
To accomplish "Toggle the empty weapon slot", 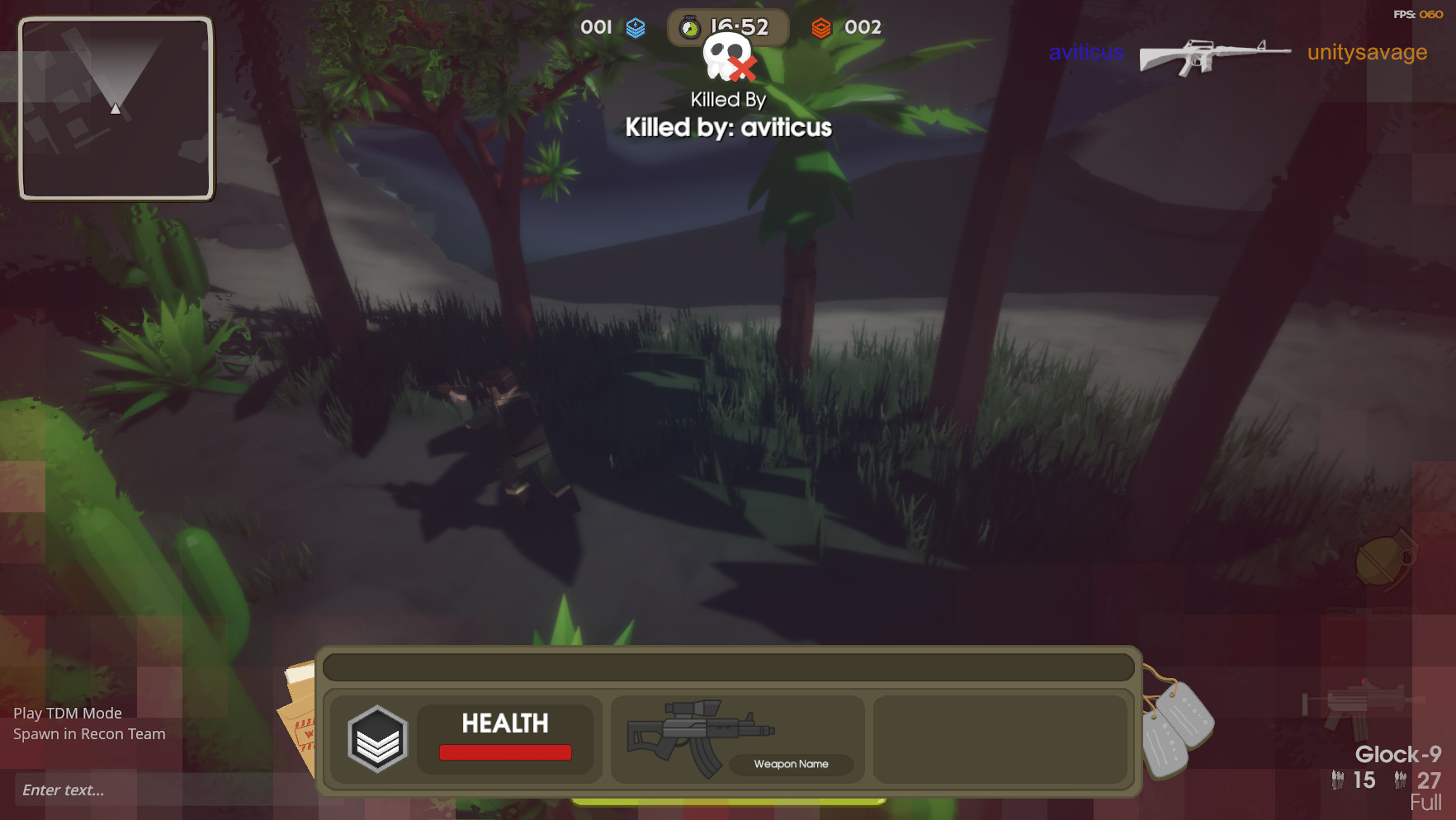I will pyautogui.click(x=1001, y=739).
